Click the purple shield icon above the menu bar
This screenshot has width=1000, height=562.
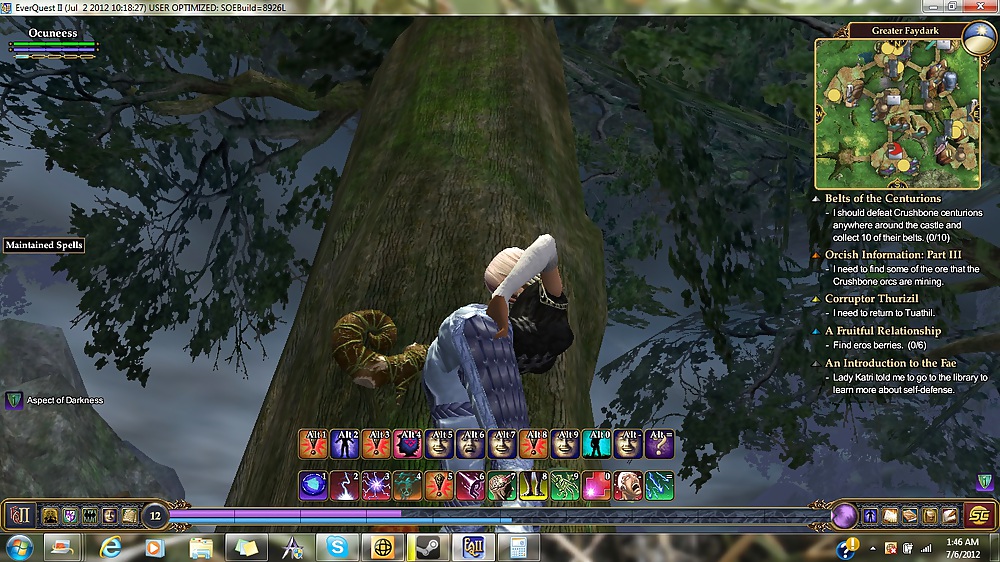985,482
